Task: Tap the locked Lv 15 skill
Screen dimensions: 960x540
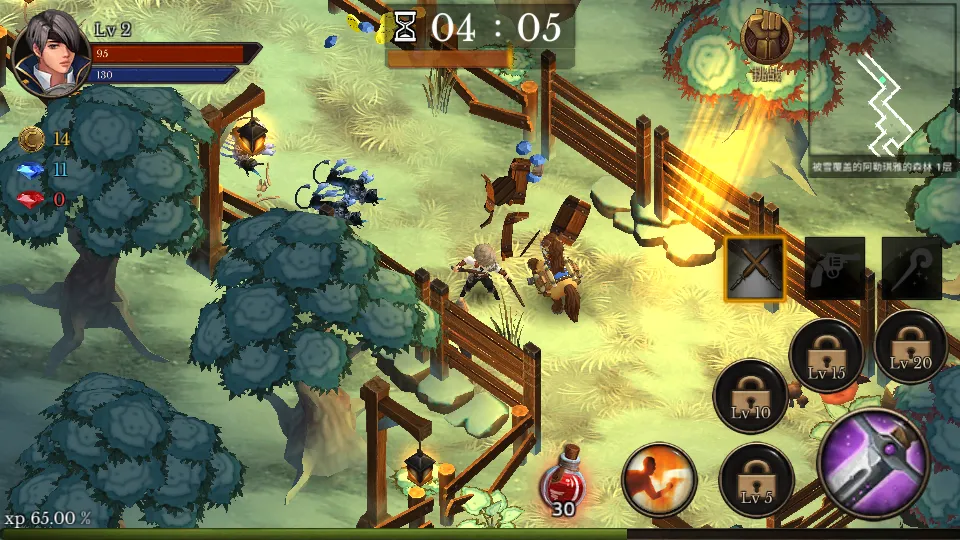Action: (826, 356)
